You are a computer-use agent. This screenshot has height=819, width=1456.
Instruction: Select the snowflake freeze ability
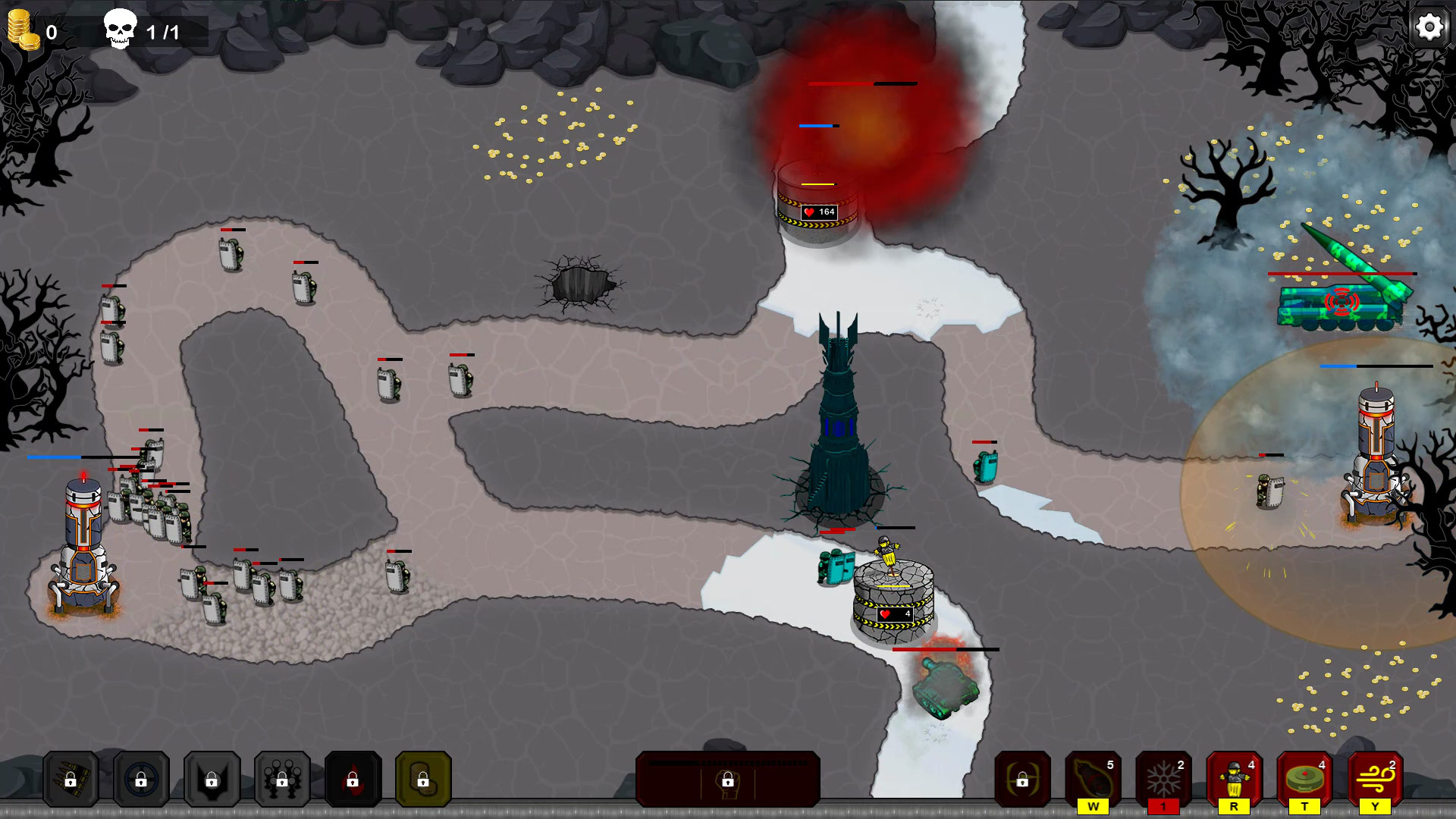click(x=1164, y=777)
